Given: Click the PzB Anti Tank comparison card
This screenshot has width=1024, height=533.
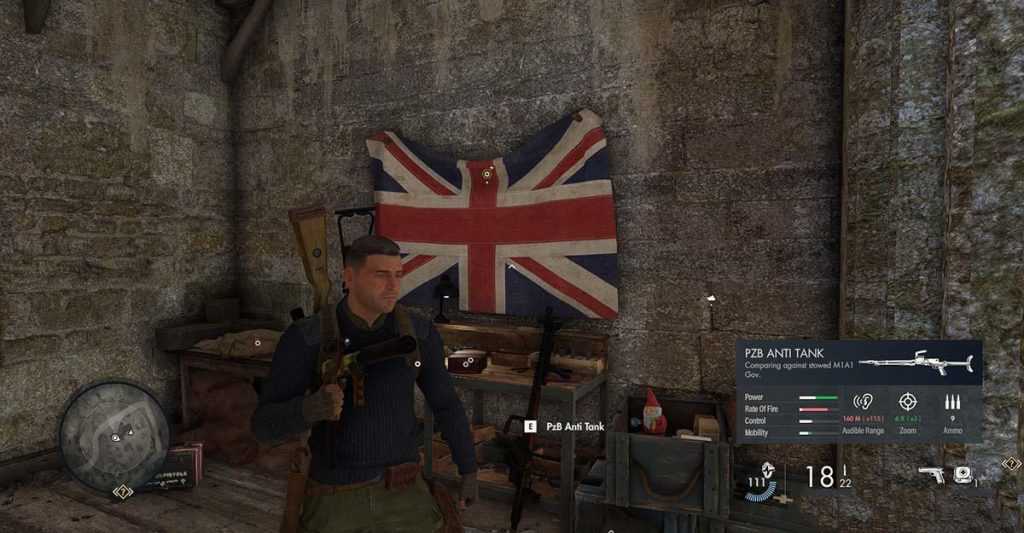Looking at the screenshot, I should pyautogui.click(x=858, y=391).
